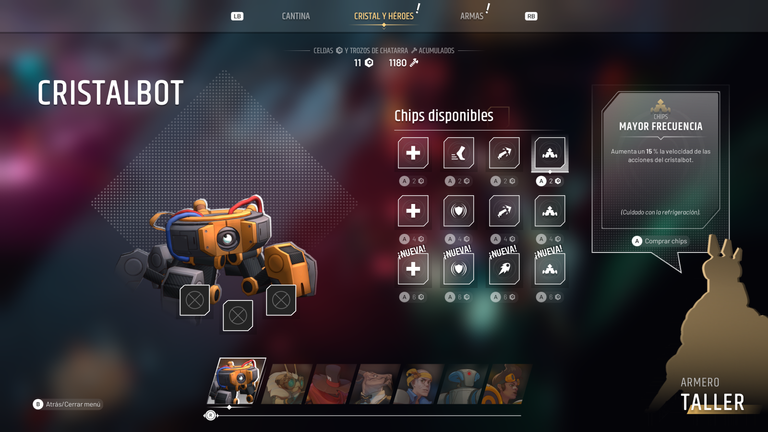Switch to the Cantina tab
The height and width of the screenshot is (432, 768).
(296, 16)
